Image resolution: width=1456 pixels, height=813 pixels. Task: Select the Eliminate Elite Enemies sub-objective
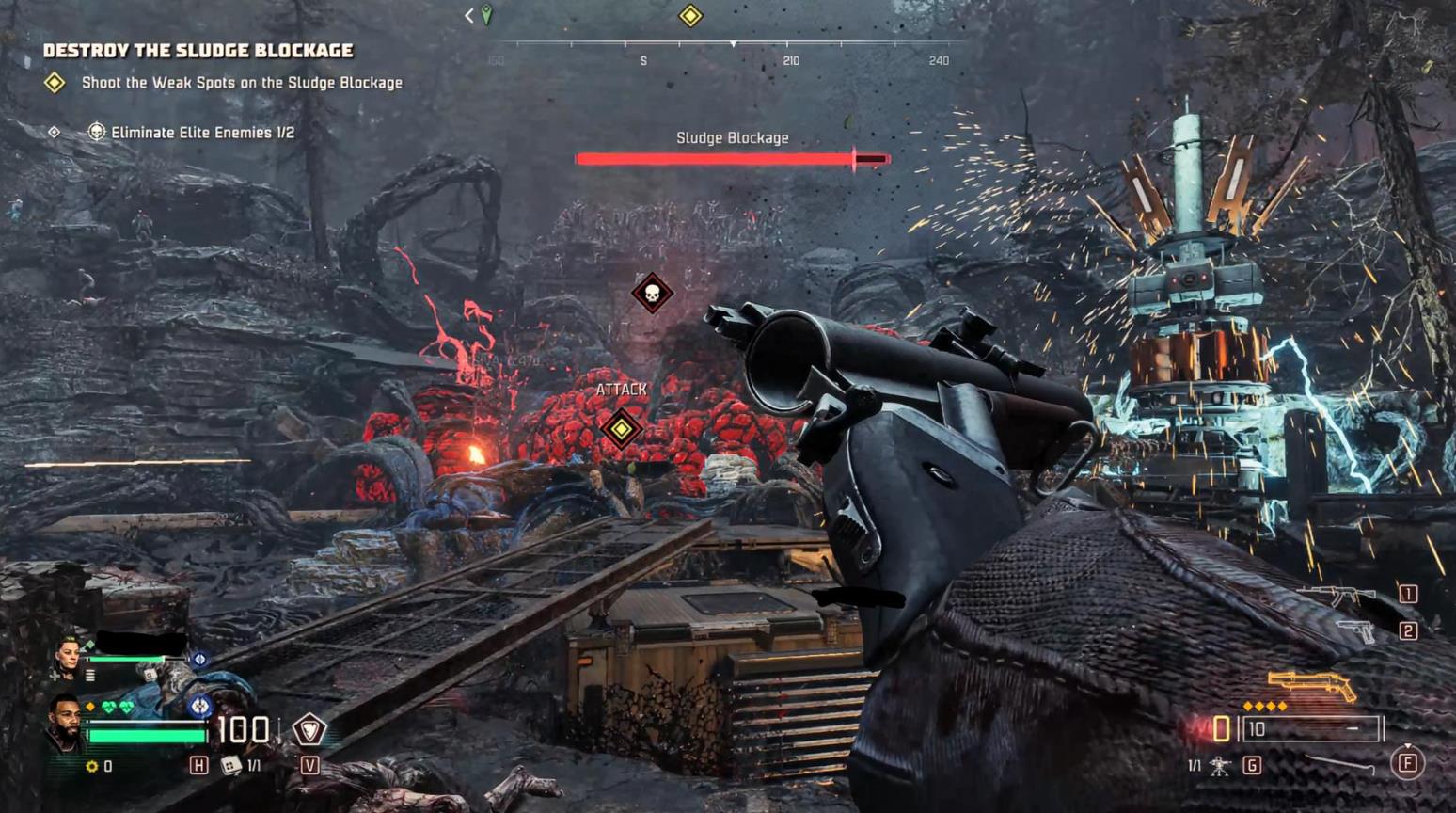201,133
